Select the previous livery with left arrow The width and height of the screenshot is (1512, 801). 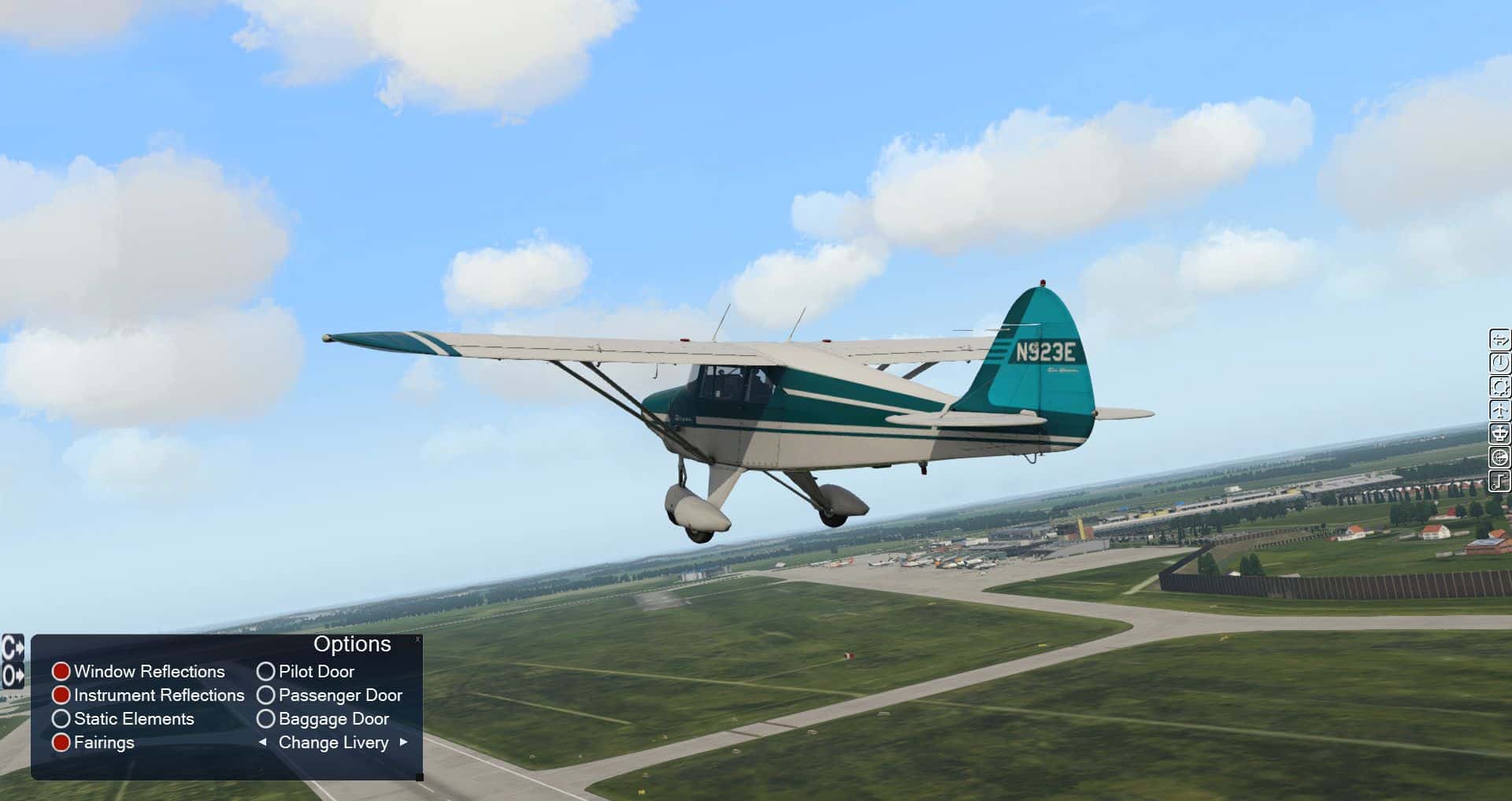(x=262, y=742)
